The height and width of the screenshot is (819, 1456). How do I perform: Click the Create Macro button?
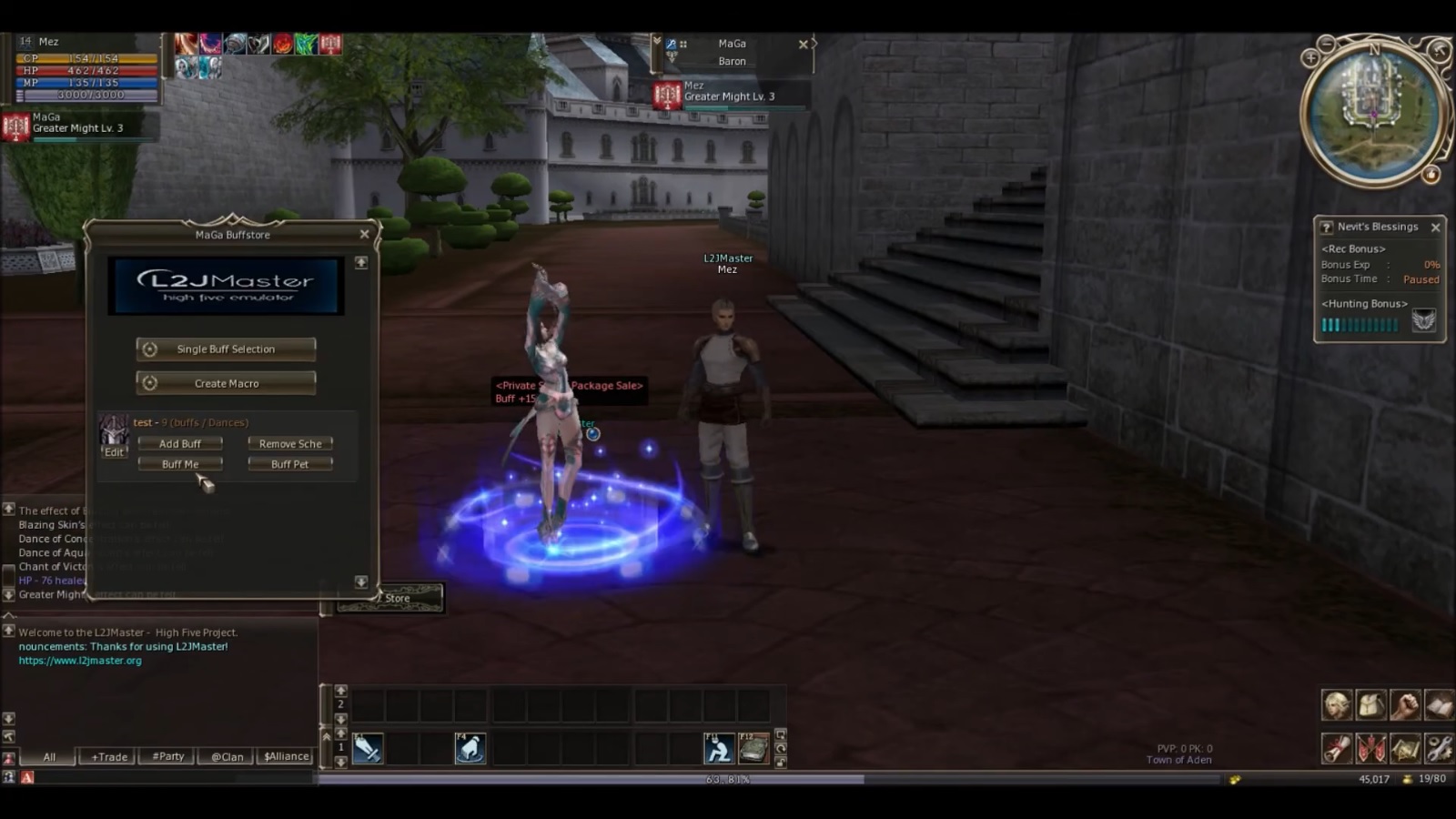226,384
